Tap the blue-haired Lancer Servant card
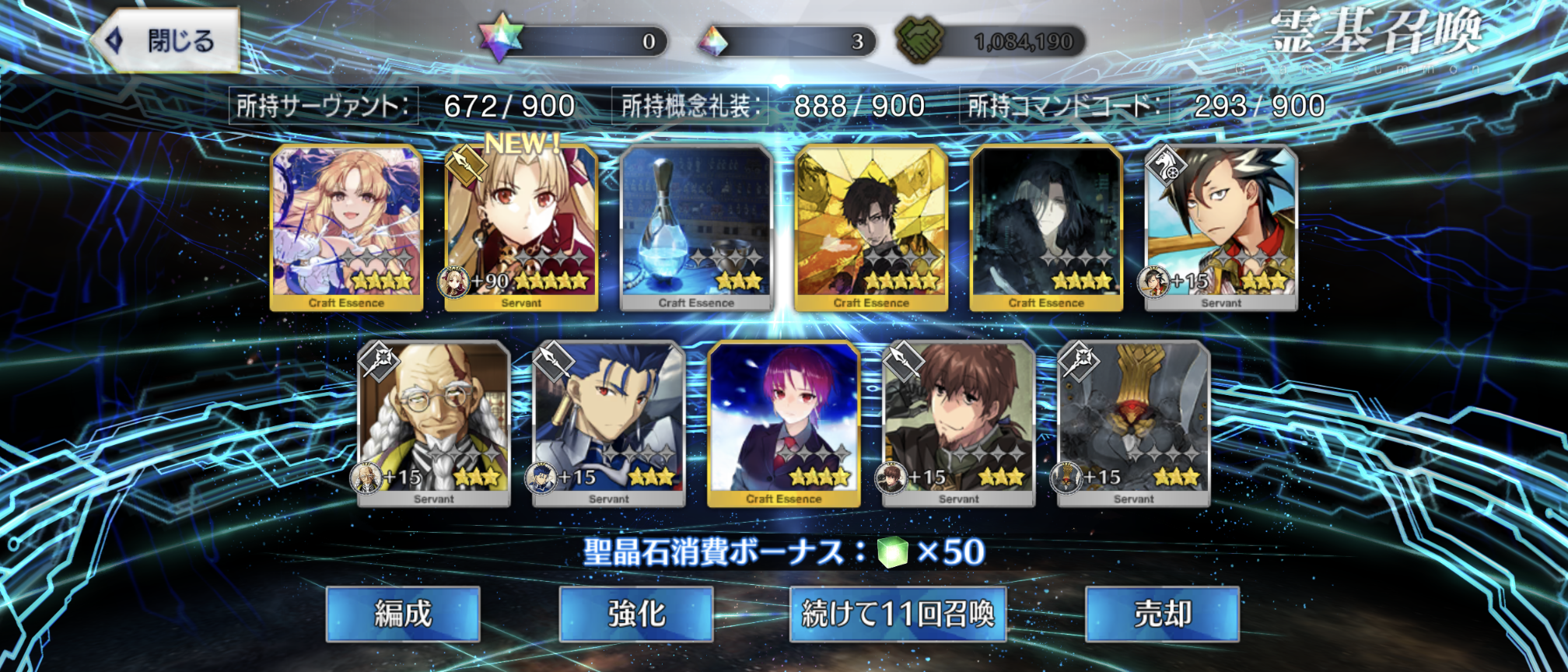This screenshot has width=1568, height=672. pyautogui.click(x=609, y=423)
